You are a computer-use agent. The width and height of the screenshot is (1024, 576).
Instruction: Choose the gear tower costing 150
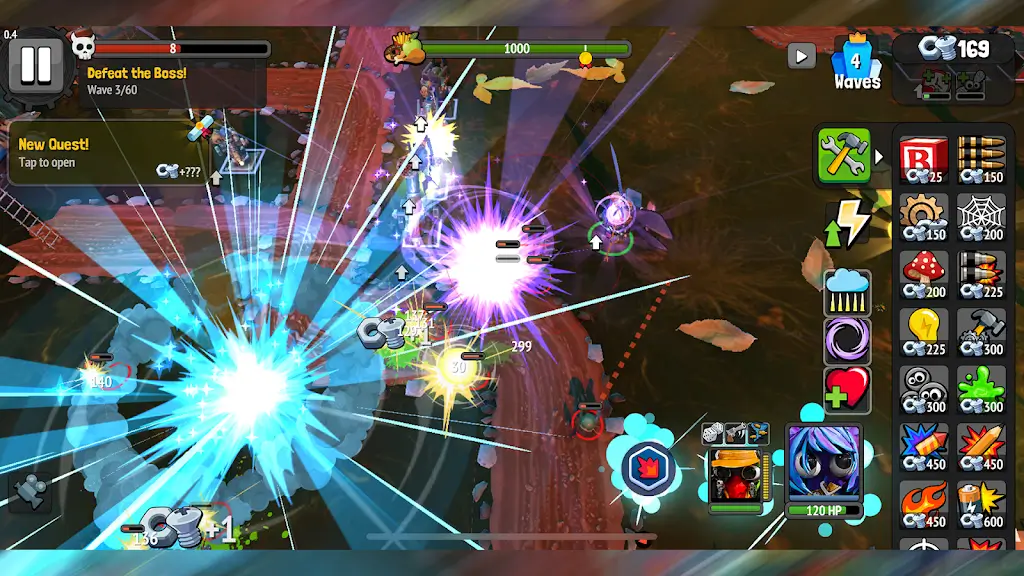pos(924,217)
